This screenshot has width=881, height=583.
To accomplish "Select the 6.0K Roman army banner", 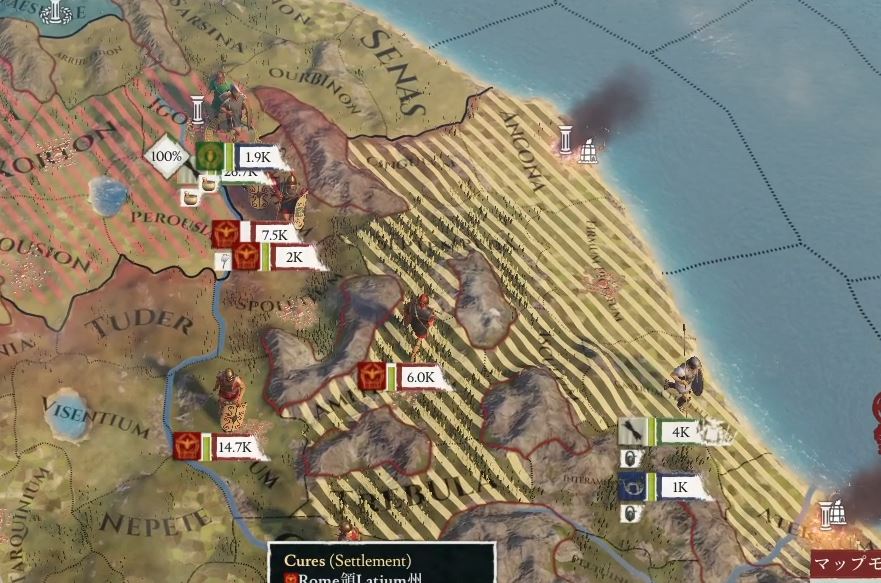I will tap(401, 377).
